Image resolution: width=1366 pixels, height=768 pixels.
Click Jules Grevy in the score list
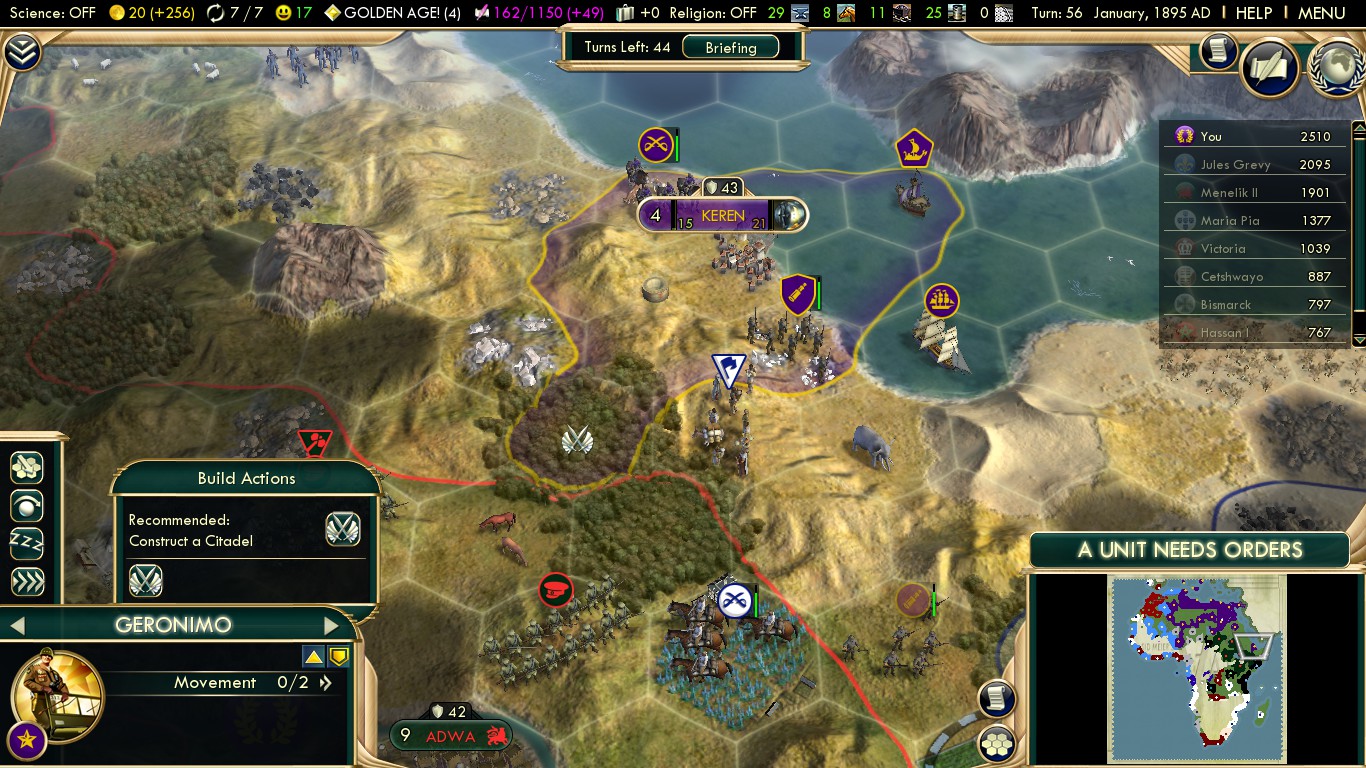[x=1235, y=164]
